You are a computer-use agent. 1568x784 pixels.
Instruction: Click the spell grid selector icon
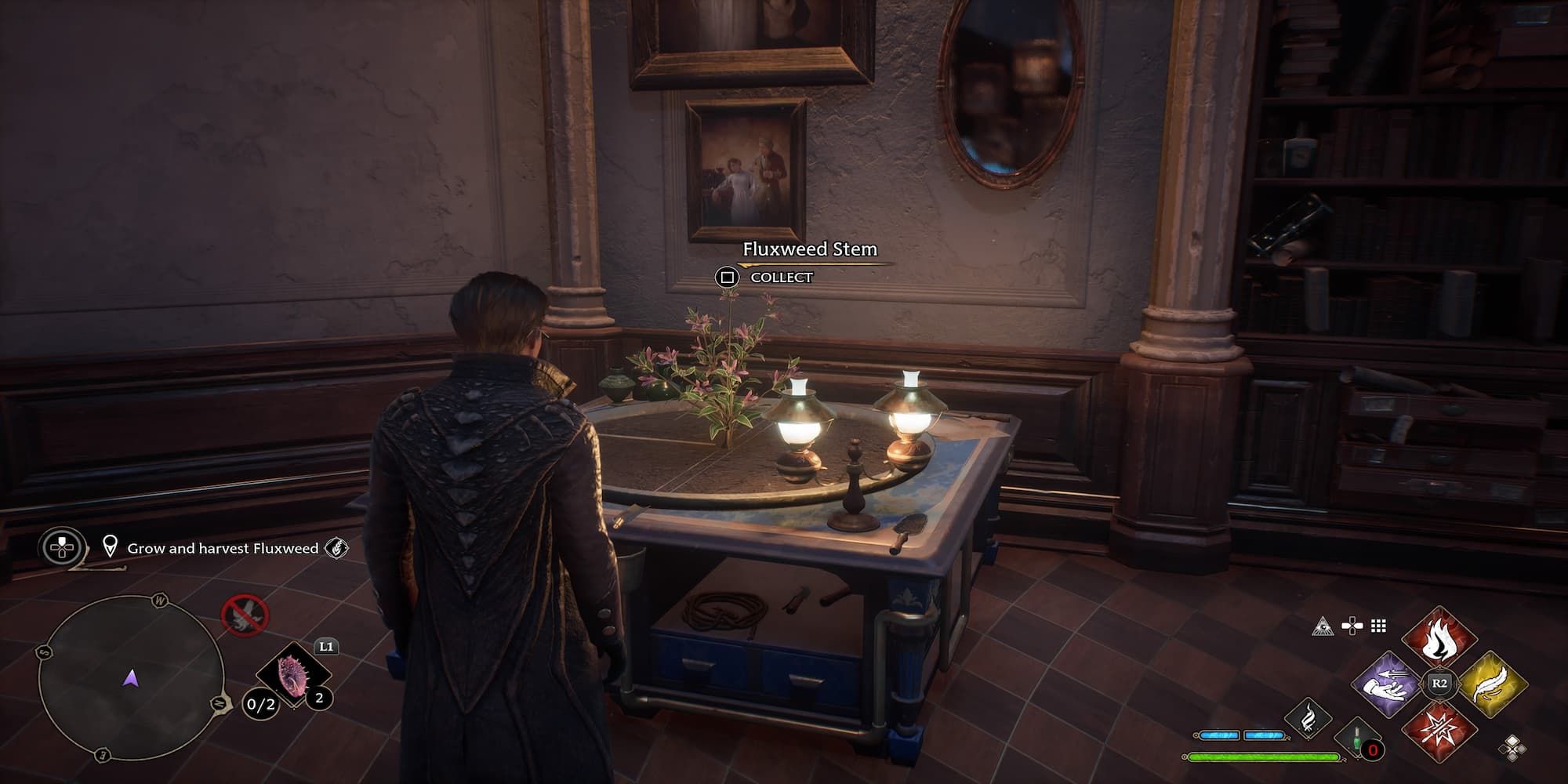(1377, 626)
